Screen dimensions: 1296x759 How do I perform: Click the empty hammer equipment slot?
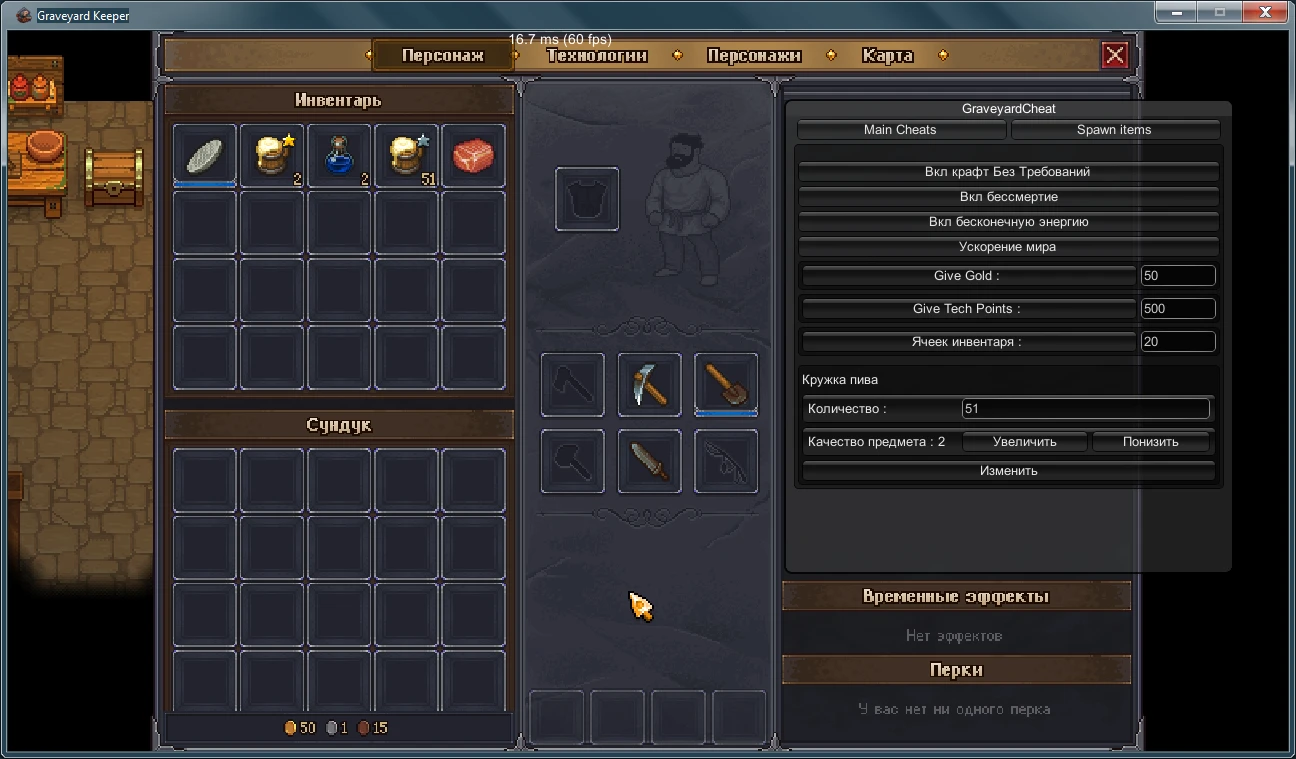(571, 461)
